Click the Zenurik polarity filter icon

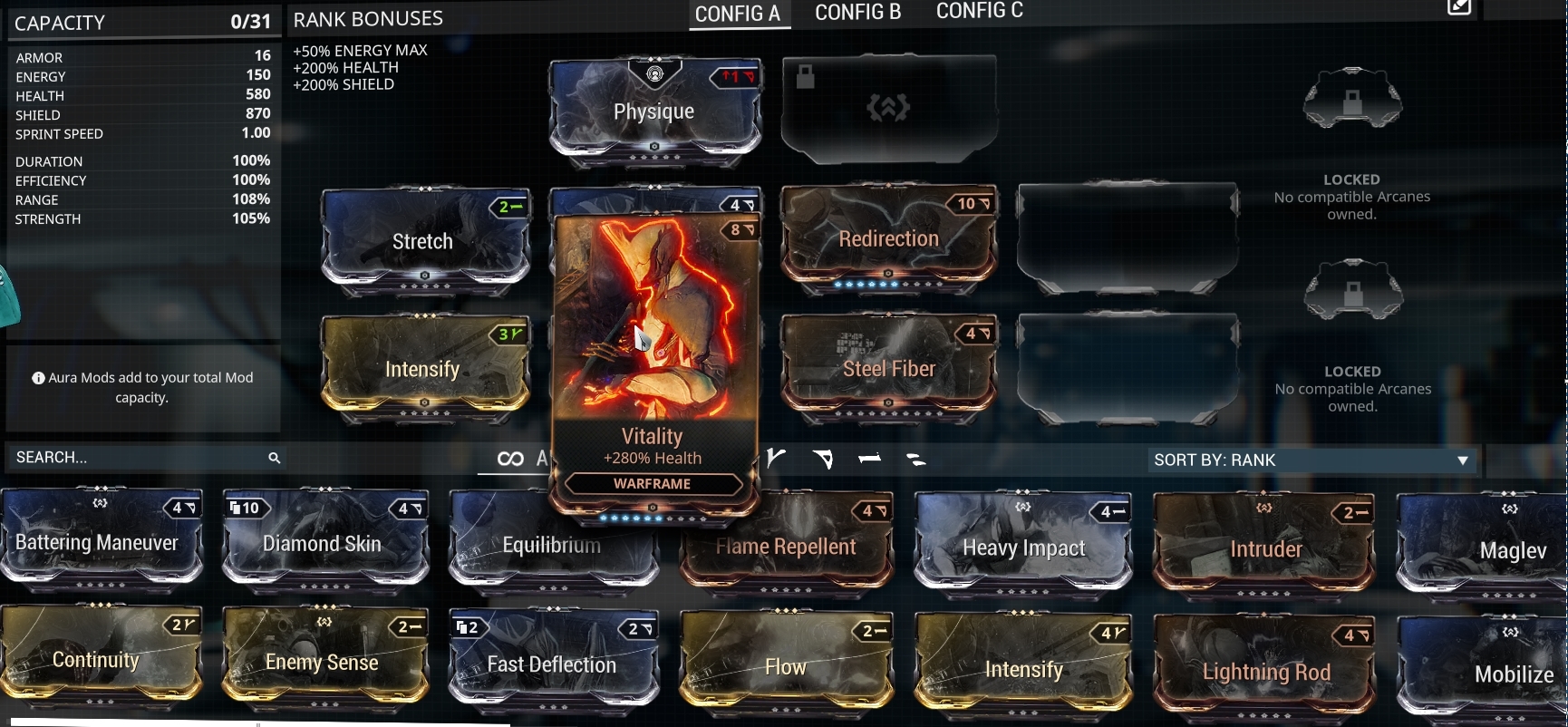tap(918, 460)
